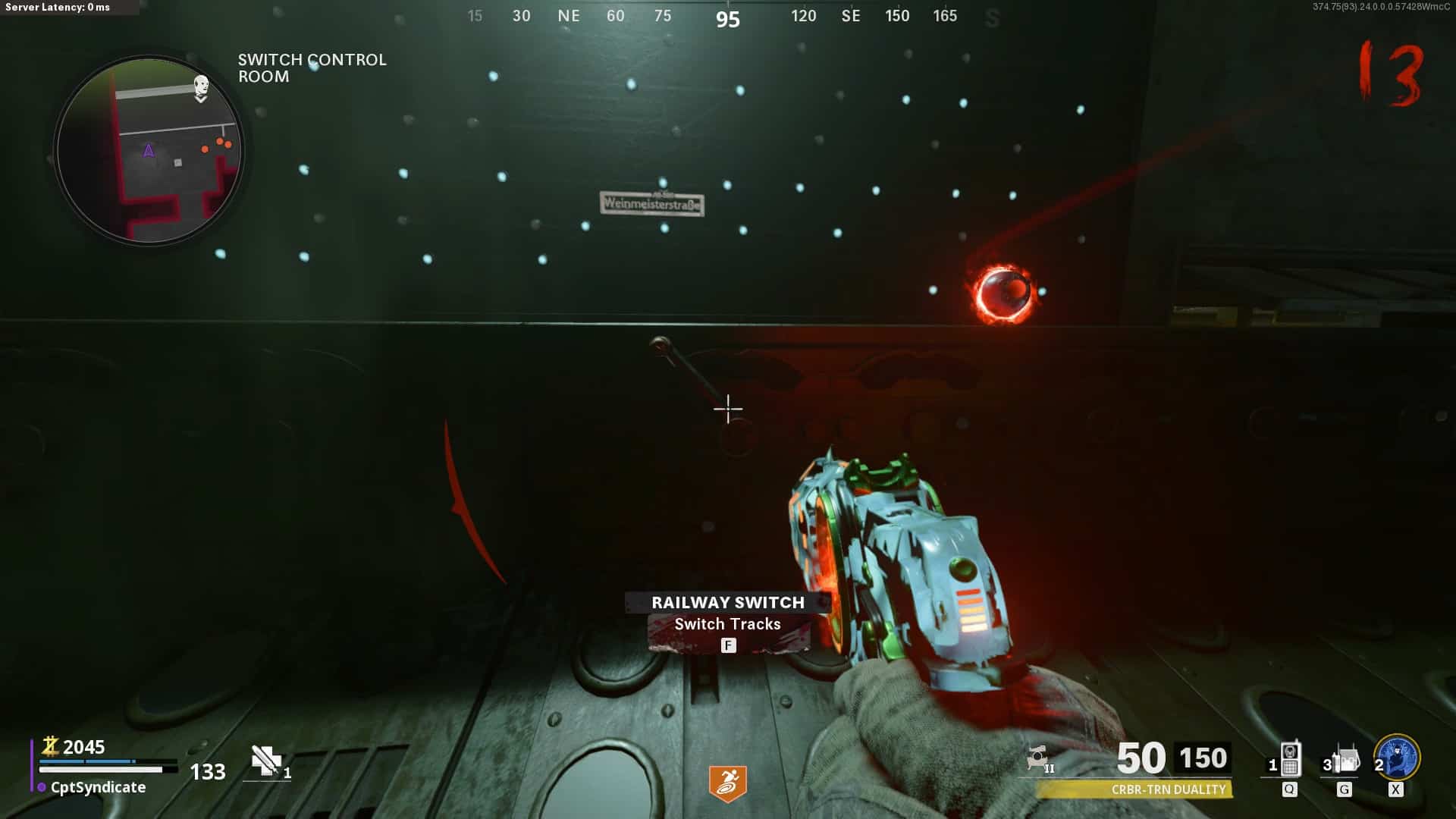Click the weapon attachment icon beside the ammo
This screenshot has width=1456, height=819.
[1039, 758]
